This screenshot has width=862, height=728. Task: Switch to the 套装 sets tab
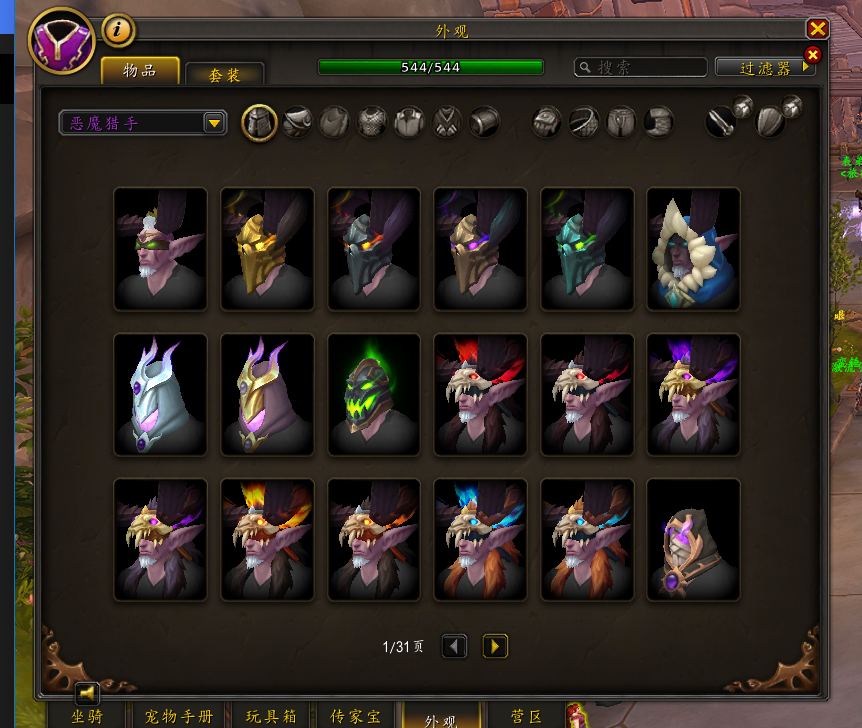[x=224, y=74]
